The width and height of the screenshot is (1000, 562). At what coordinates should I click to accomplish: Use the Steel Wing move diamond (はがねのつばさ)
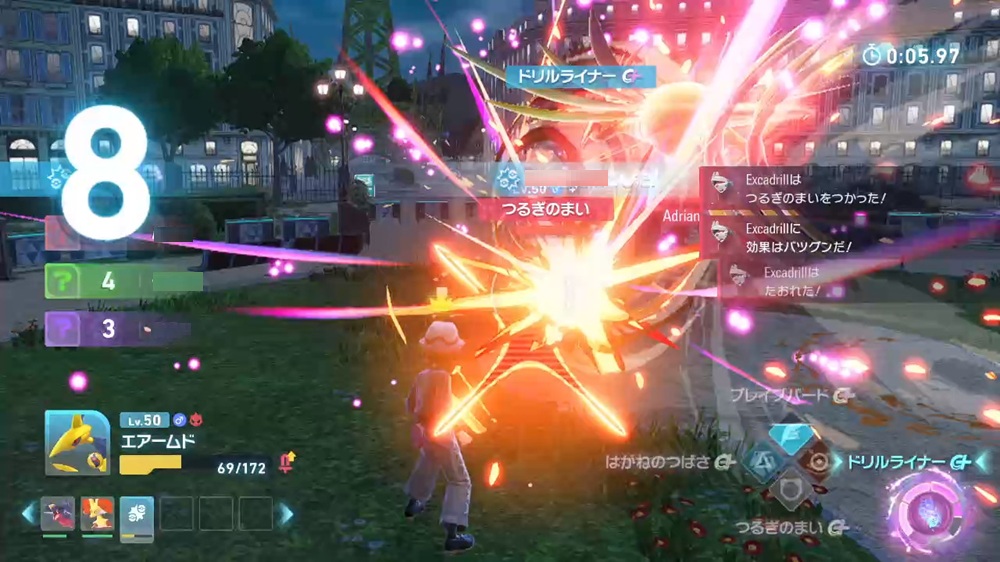click(x=764, y=462)
